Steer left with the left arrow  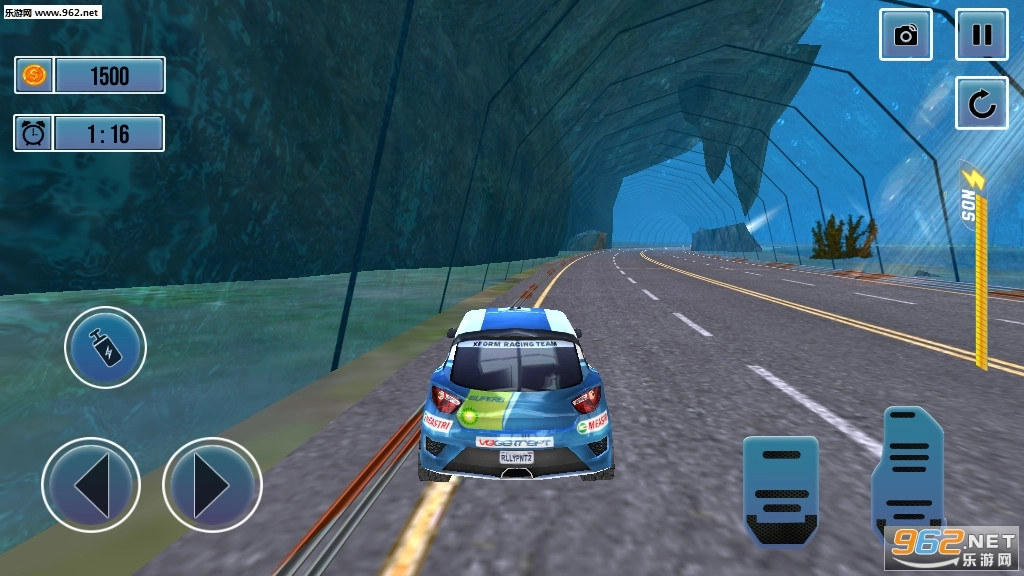(x=91, y=485)
